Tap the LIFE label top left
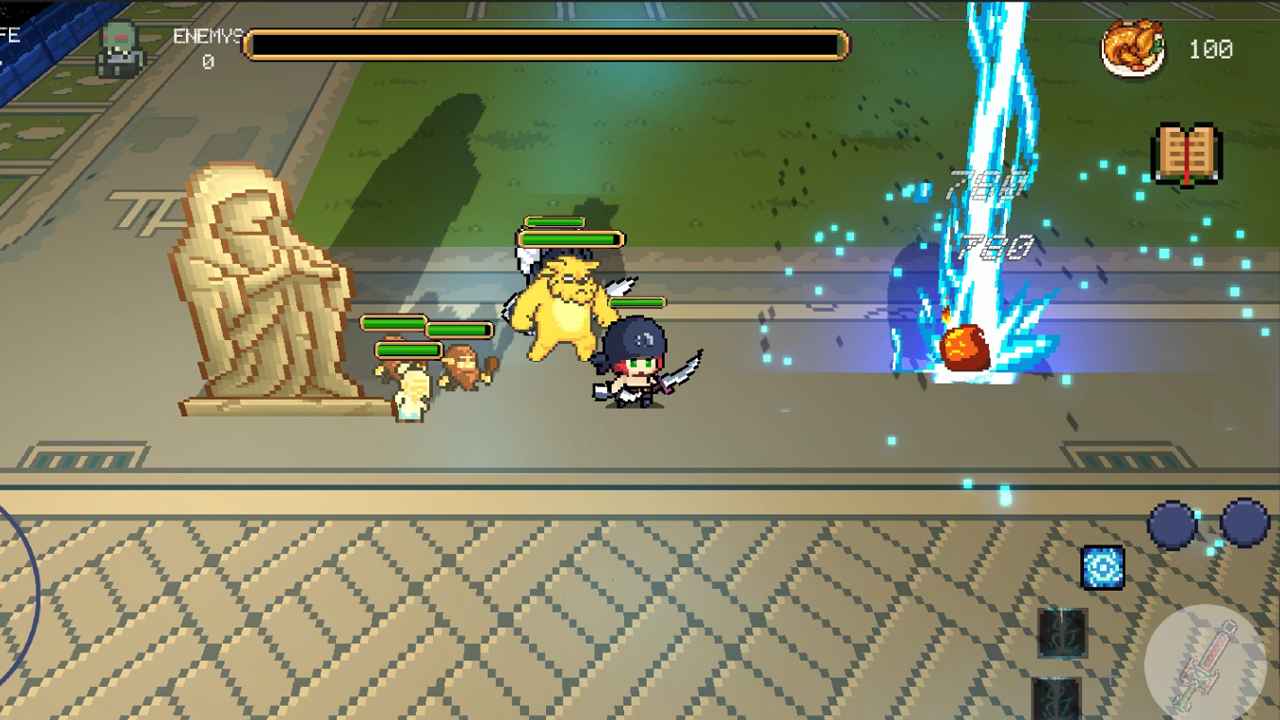The height and width of the screenshot is (720, 1280). 10,34
